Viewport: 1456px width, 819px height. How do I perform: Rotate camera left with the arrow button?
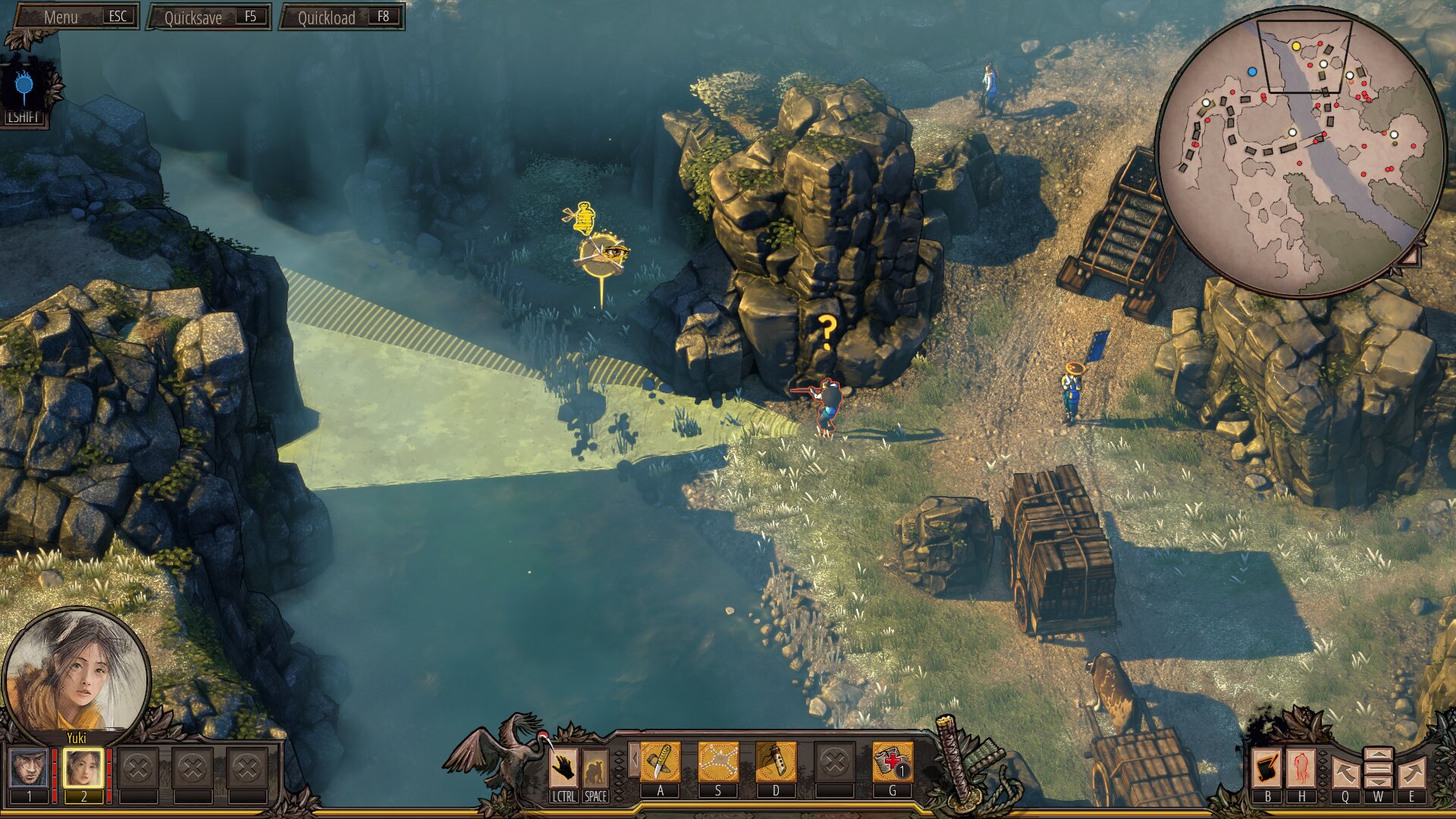pos(1345,773)
